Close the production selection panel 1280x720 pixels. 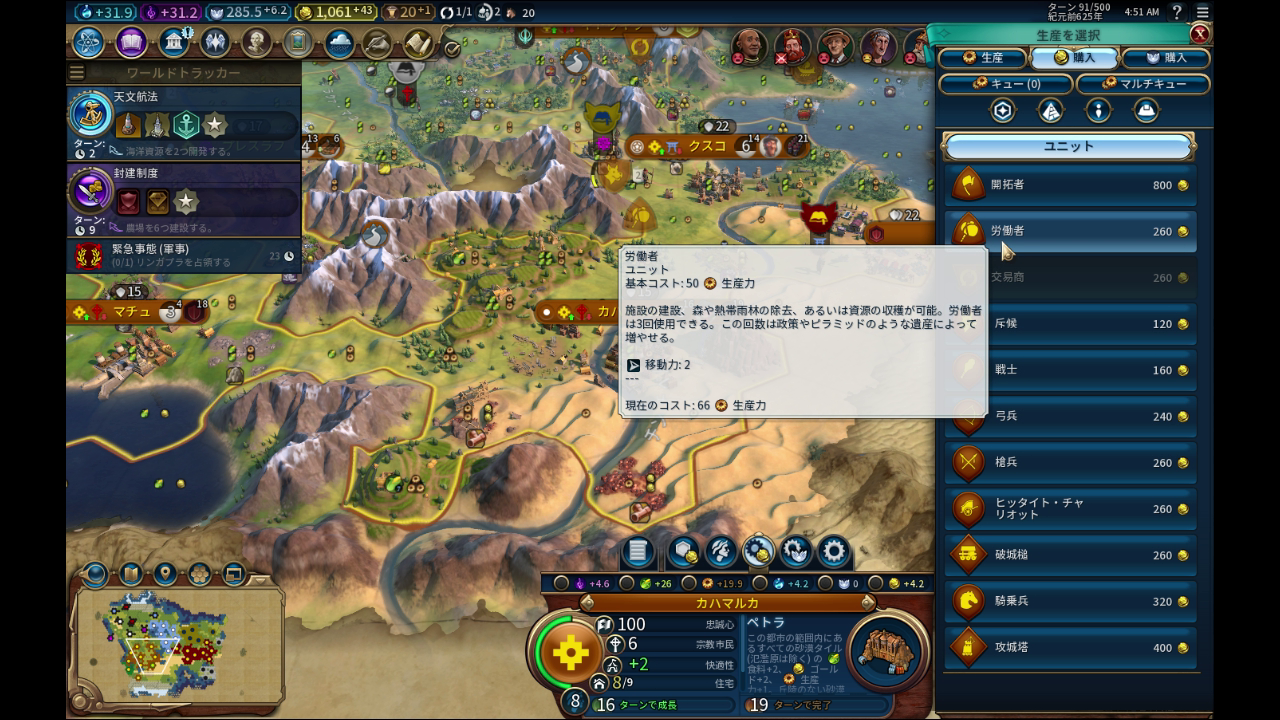click(x=1199, y=34)
